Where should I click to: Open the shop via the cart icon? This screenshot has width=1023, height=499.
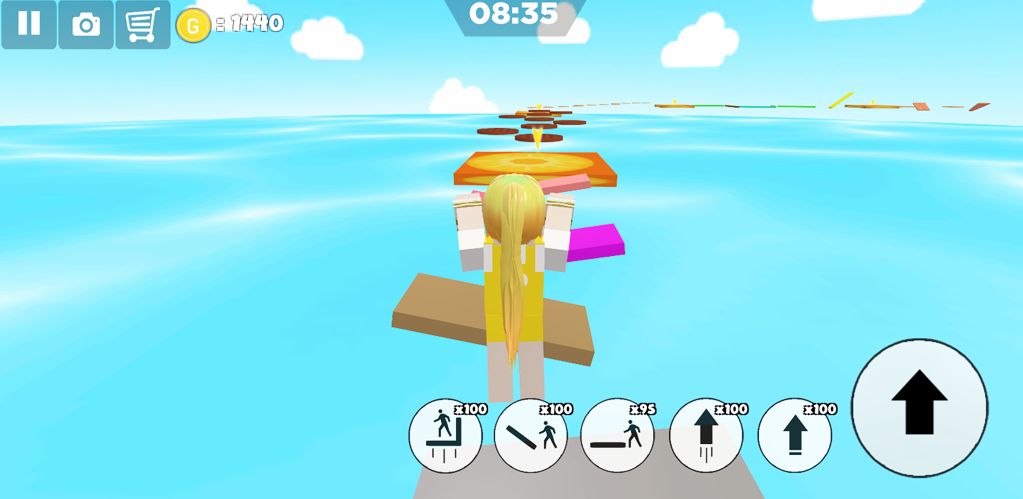click(x=143, y=24)
